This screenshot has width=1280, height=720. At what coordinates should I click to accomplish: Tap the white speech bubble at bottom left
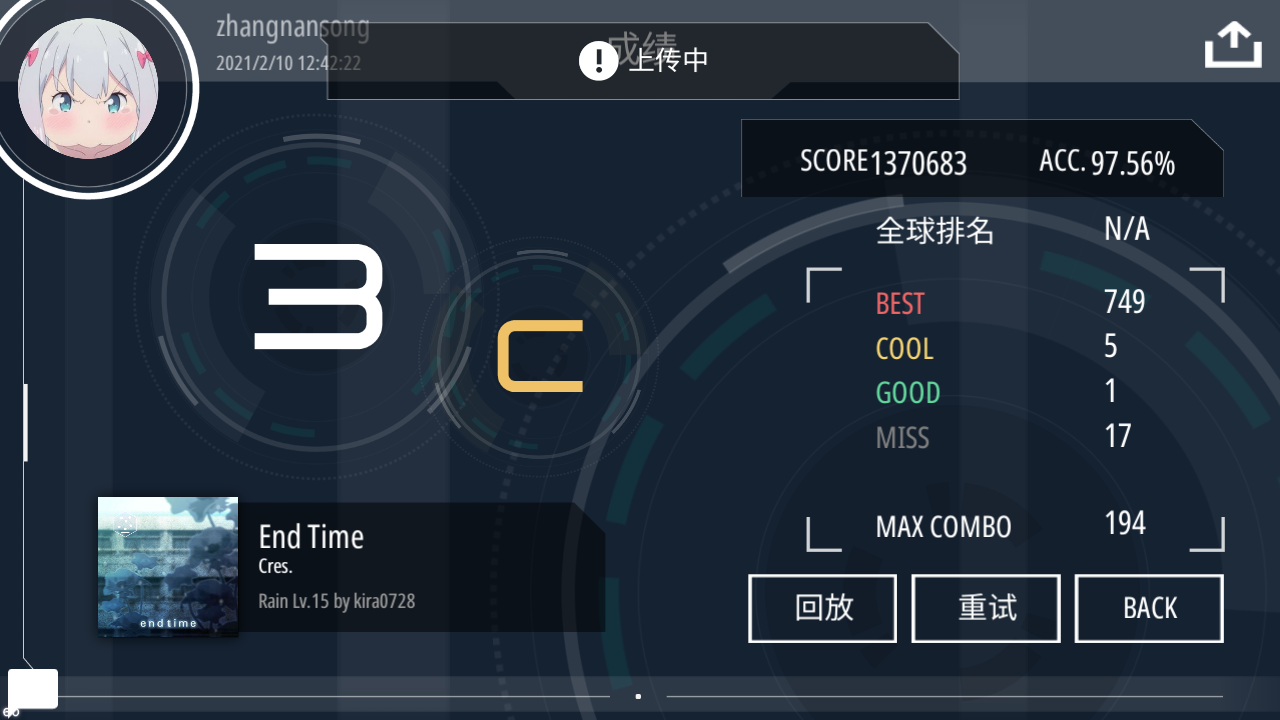click(34, 688)
